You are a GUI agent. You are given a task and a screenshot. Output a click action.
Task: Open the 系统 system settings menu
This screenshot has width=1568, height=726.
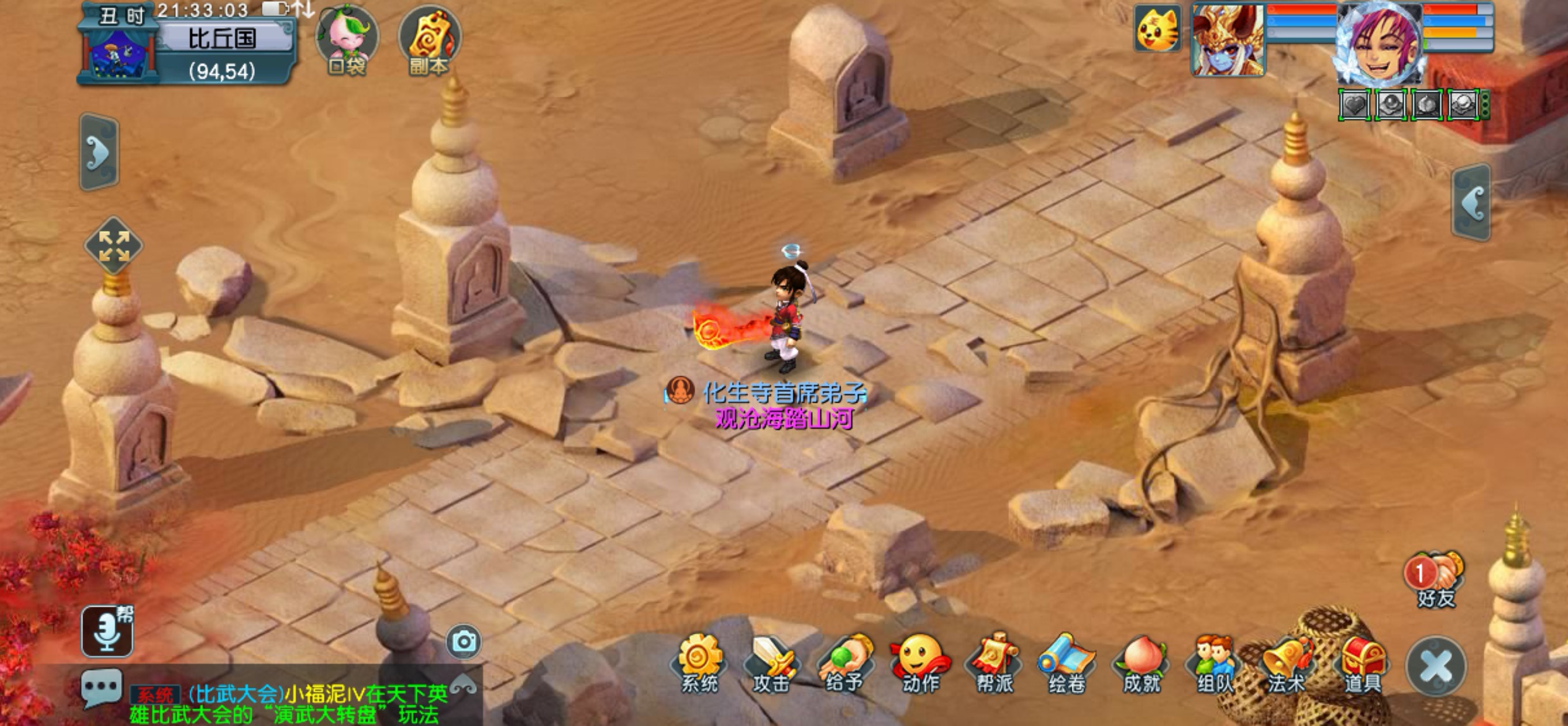[x=700, y=662]
